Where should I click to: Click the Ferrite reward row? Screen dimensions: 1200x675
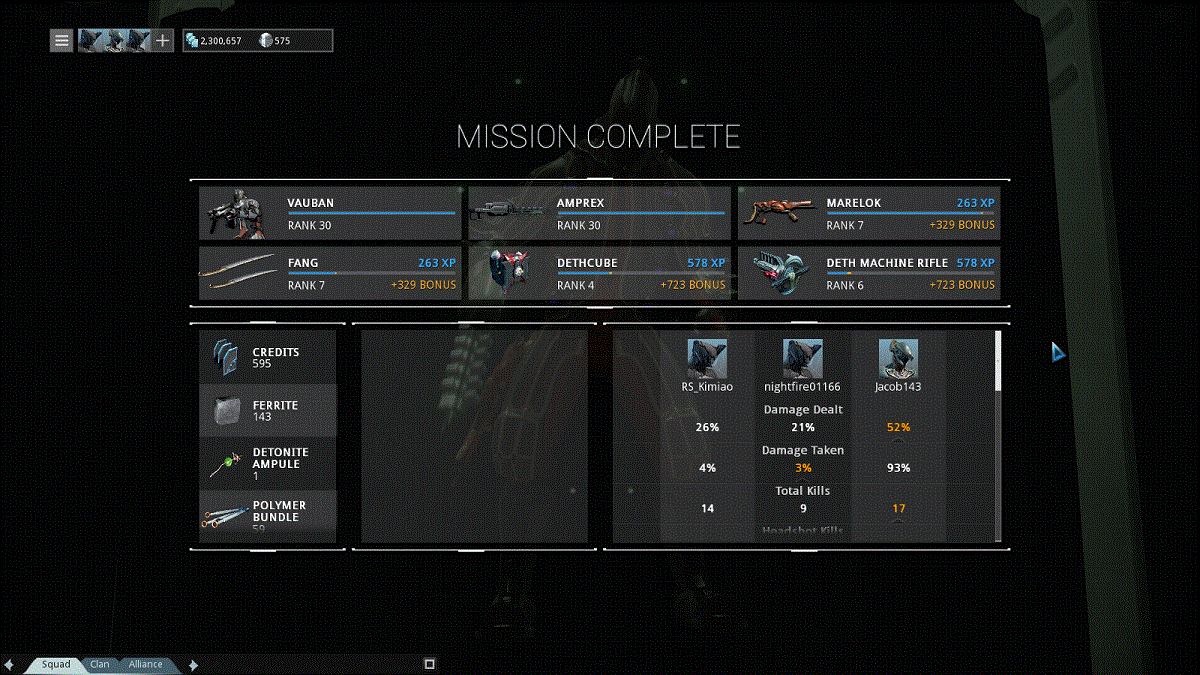click(268, 410)
